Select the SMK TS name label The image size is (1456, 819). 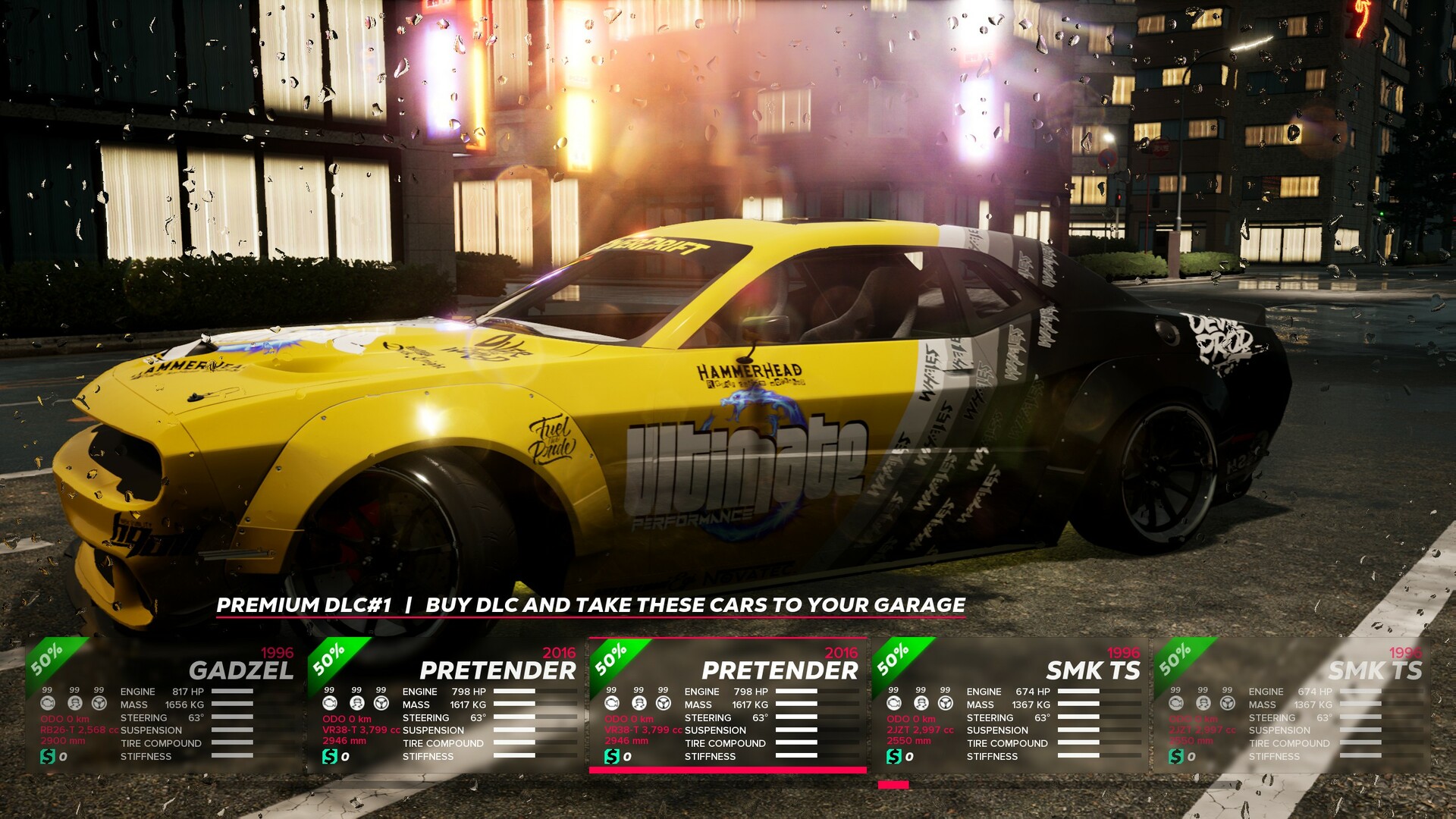[x=1092, y=671]
